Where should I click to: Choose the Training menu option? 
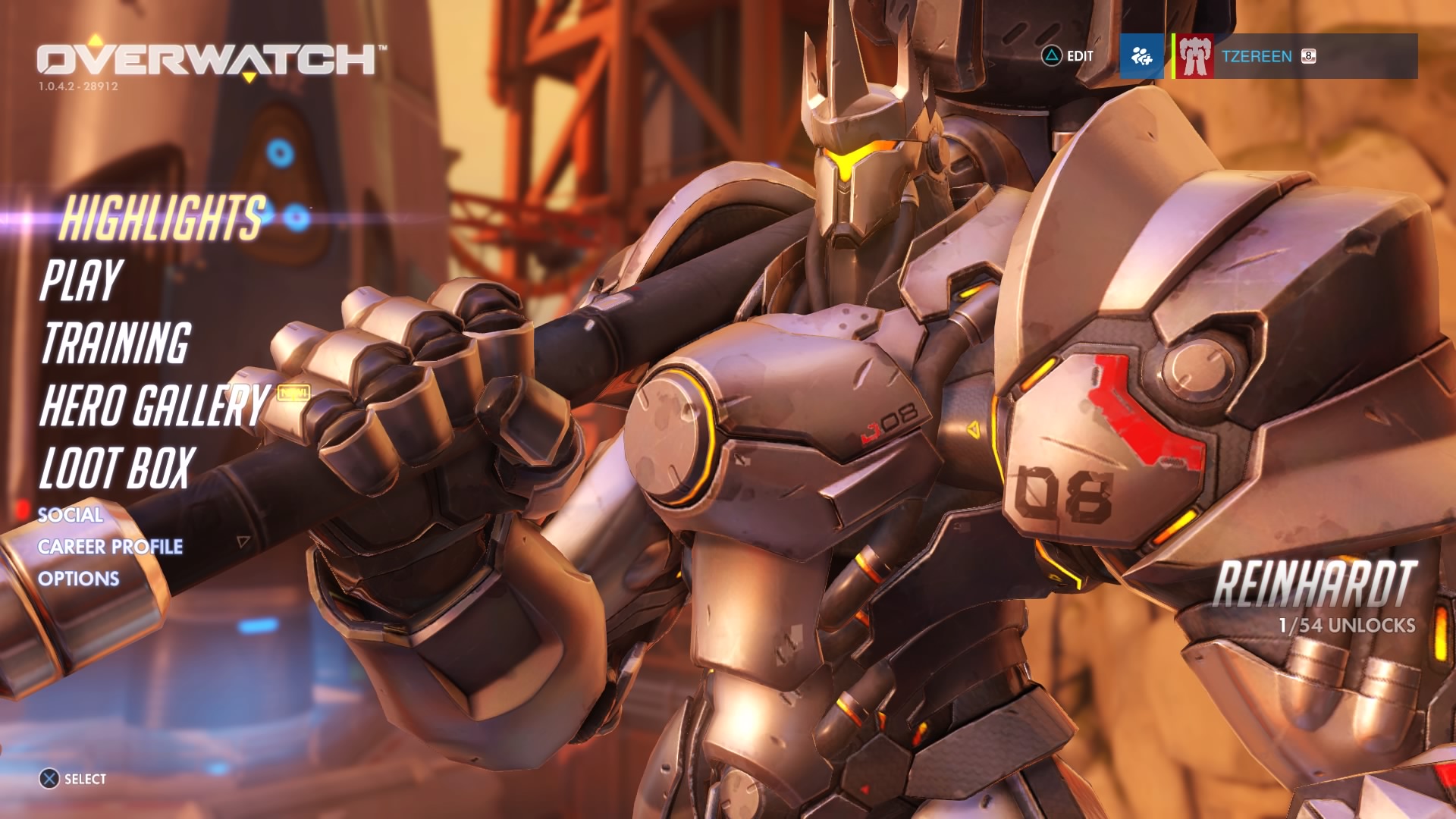click(x=116, y=343)
